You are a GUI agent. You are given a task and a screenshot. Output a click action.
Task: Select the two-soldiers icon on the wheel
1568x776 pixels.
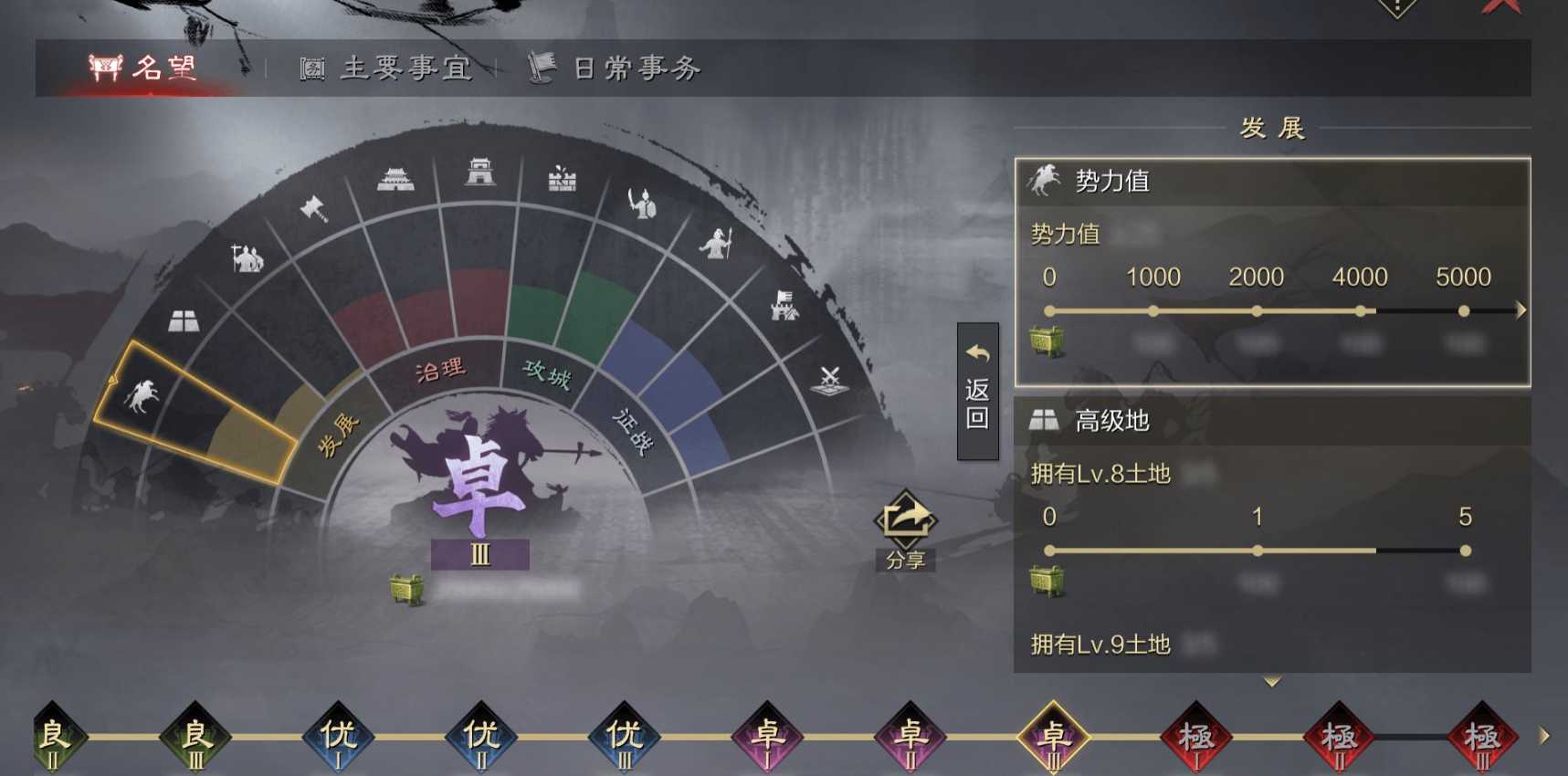(x=247, y=258)
